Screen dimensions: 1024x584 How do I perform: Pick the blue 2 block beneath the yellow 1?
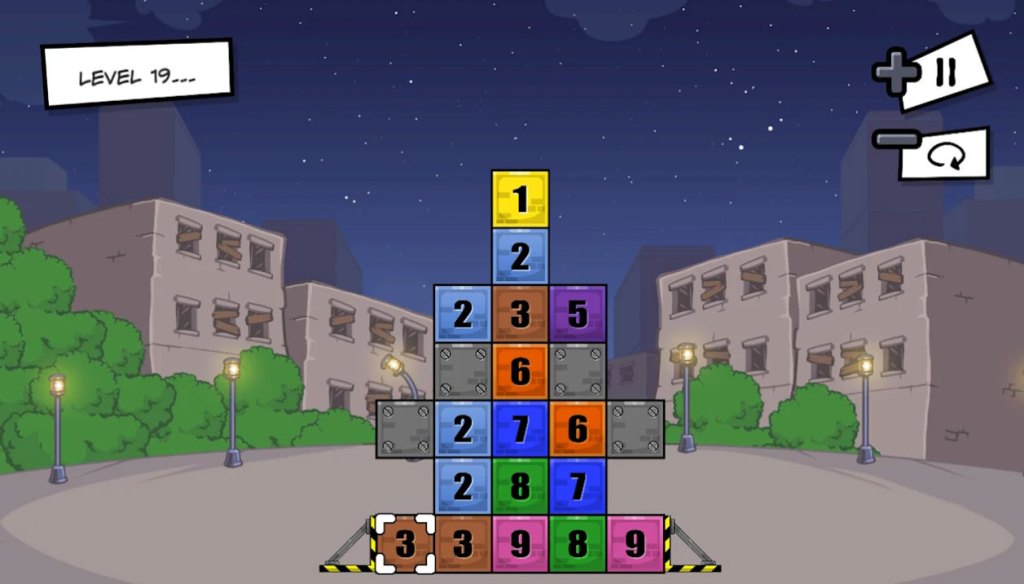click(x=520, y=256)
